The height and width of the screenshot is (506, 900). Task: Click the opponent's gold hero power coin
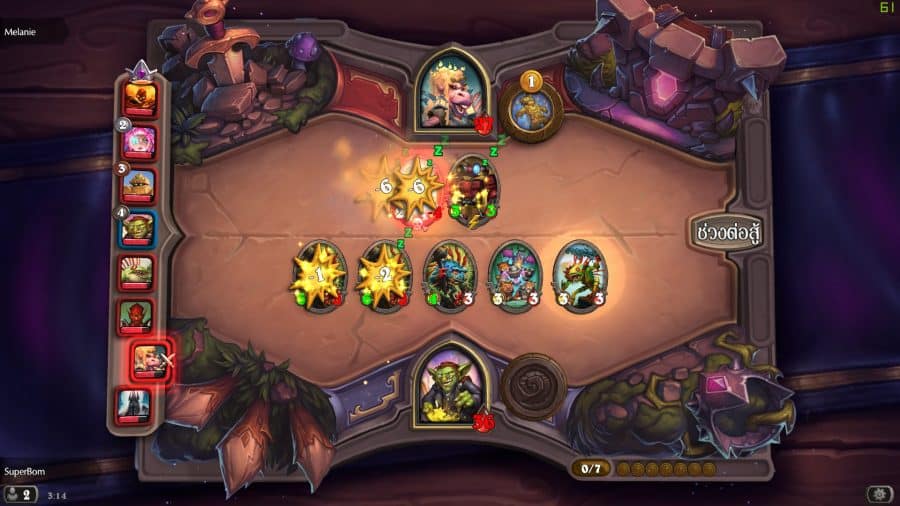[530, 105]
